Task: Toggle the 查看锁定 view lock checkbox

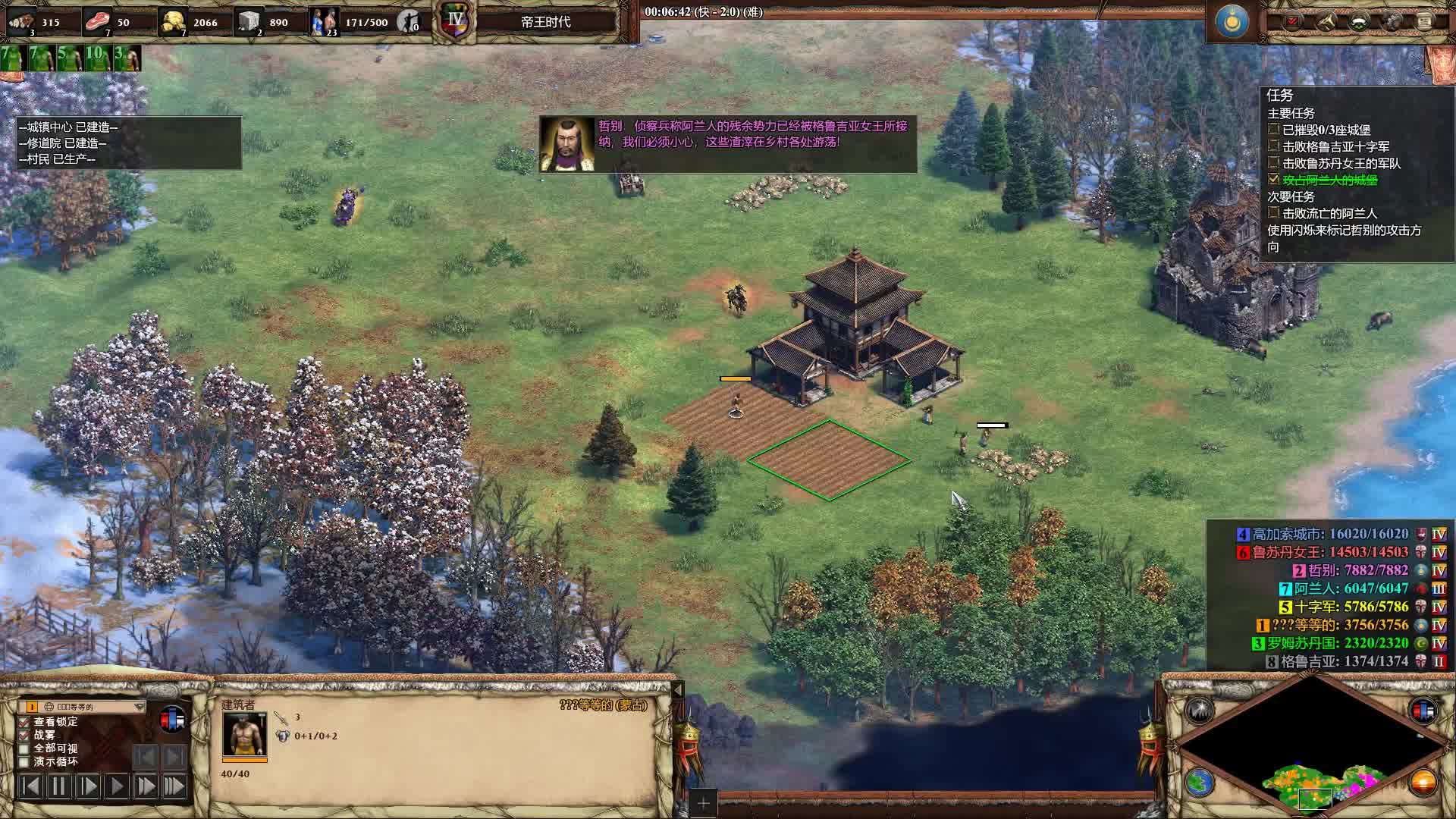Action: [24, 722]
